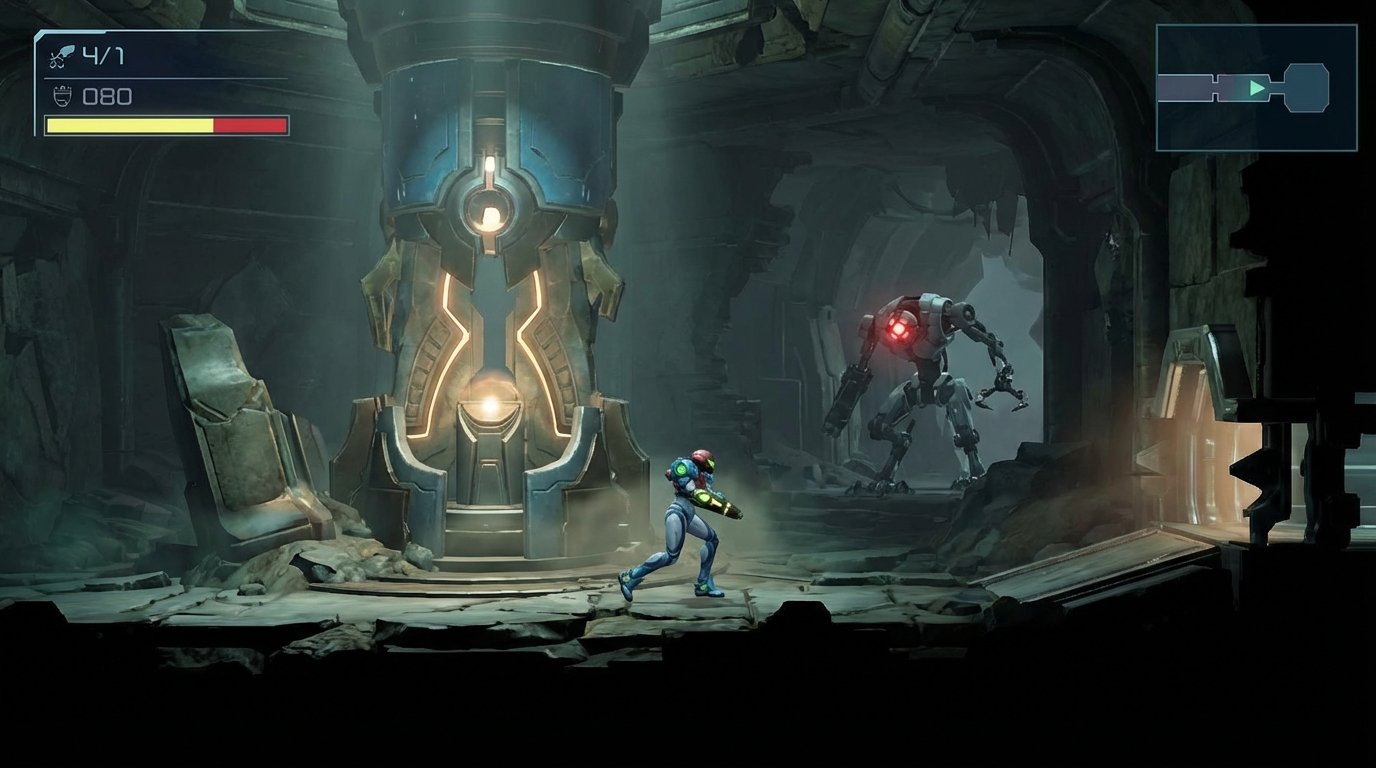Click the missile ammo icon in the HUD
The image size is (1376, 768).
pos(63,55)
